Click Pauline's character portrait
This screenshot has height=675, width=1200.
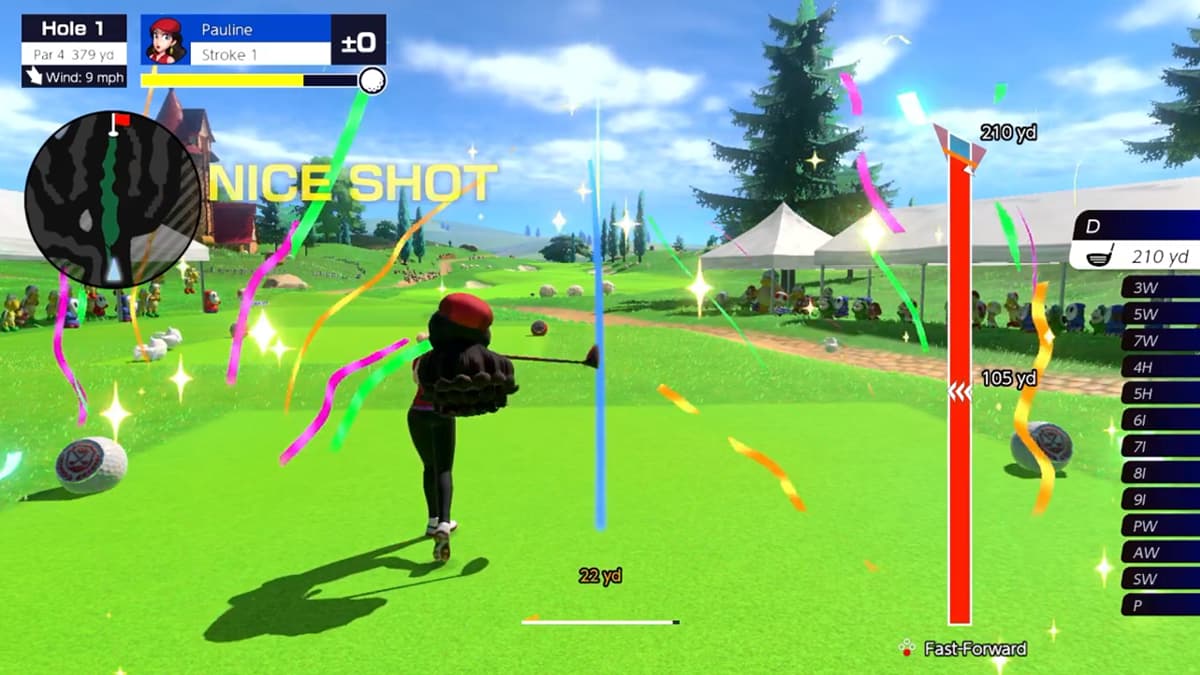click(164, 40)
